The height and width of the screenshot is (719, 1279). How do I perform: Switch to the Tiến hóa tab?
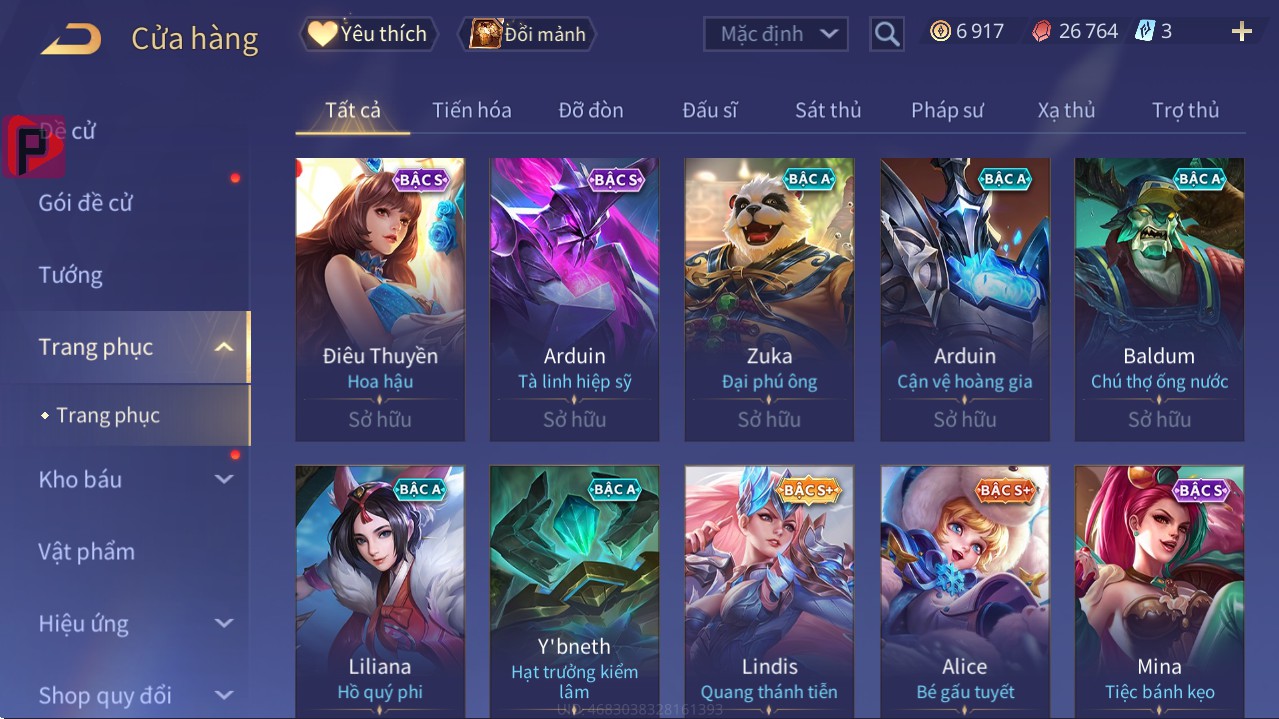point(471,110)
